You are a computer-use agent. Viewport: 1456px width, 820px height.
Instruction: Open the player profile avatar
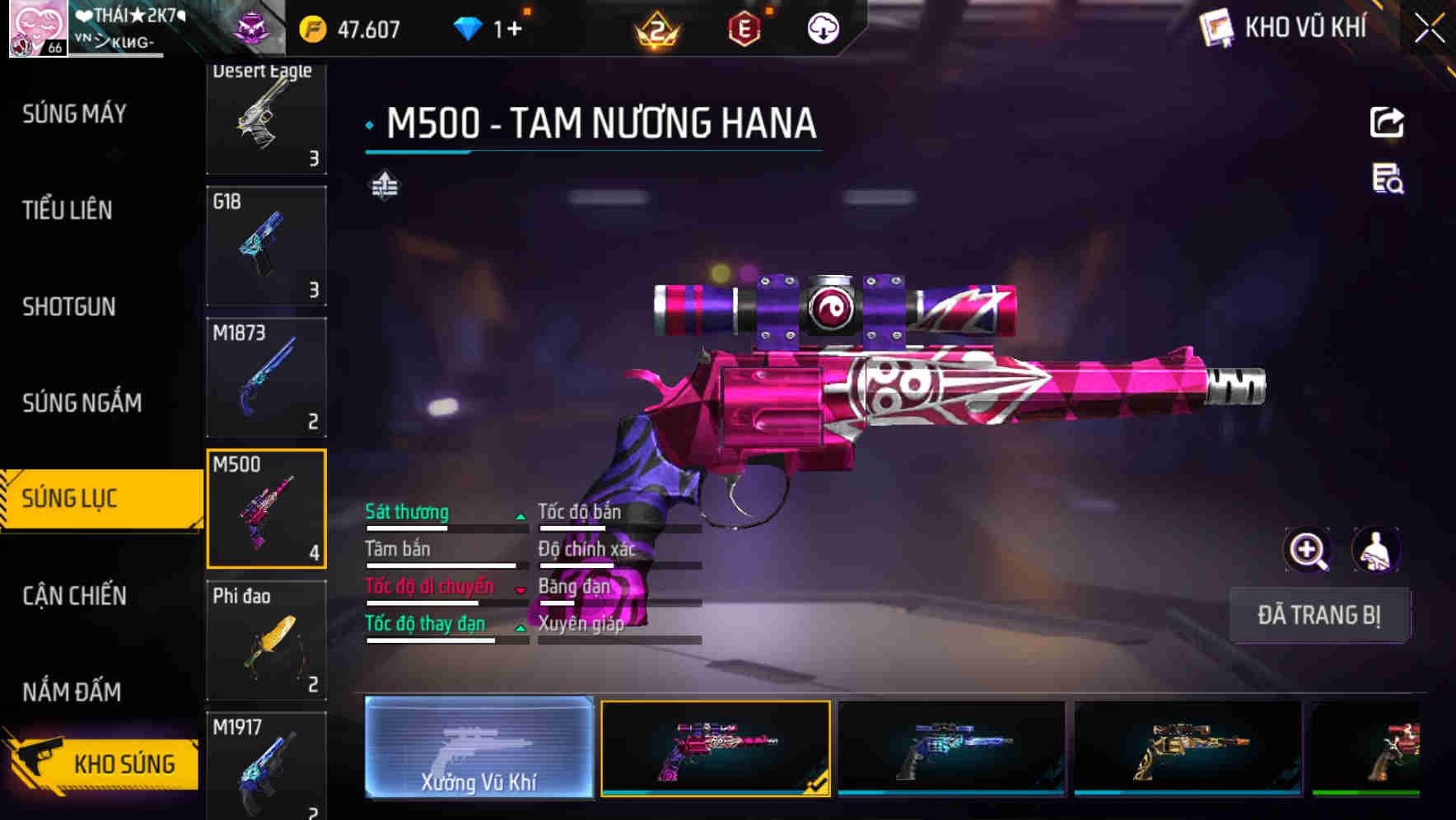click(38, 29)
